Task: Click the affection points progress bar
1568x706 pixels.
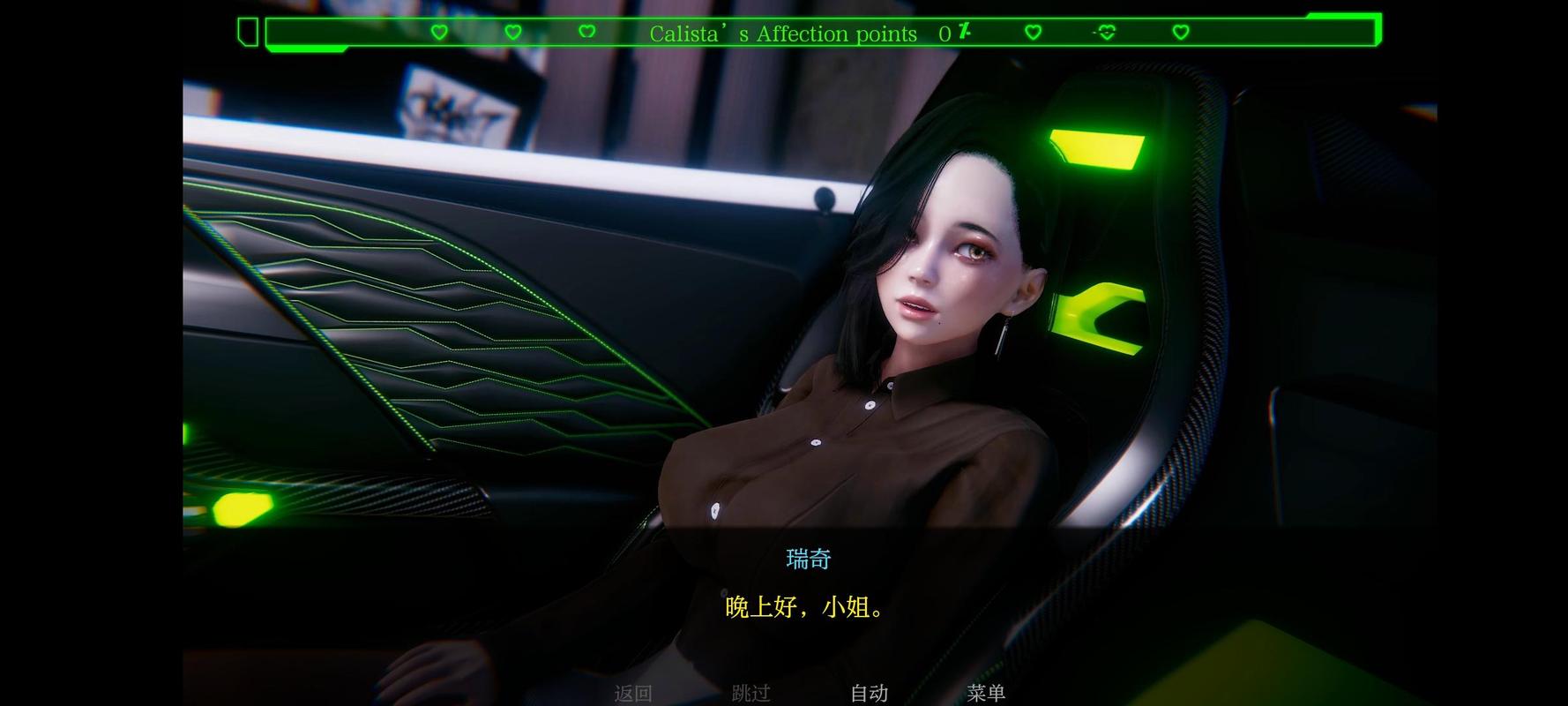Action: [x=820, y=32]
